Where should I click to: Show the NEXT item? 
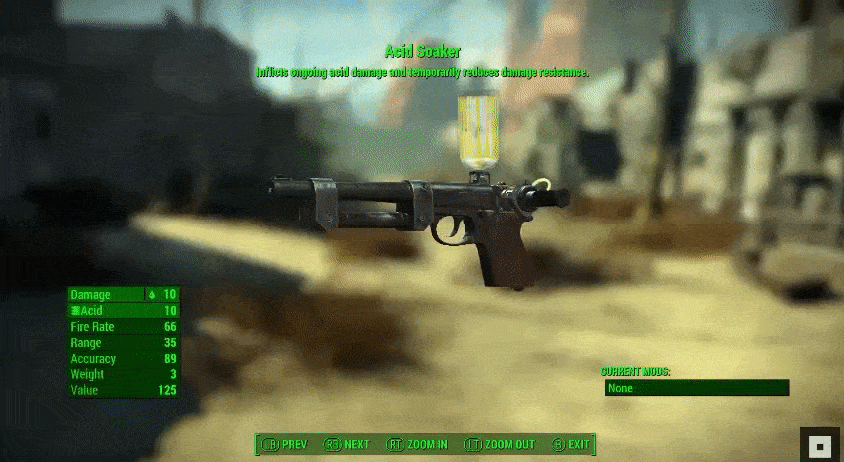347,444
